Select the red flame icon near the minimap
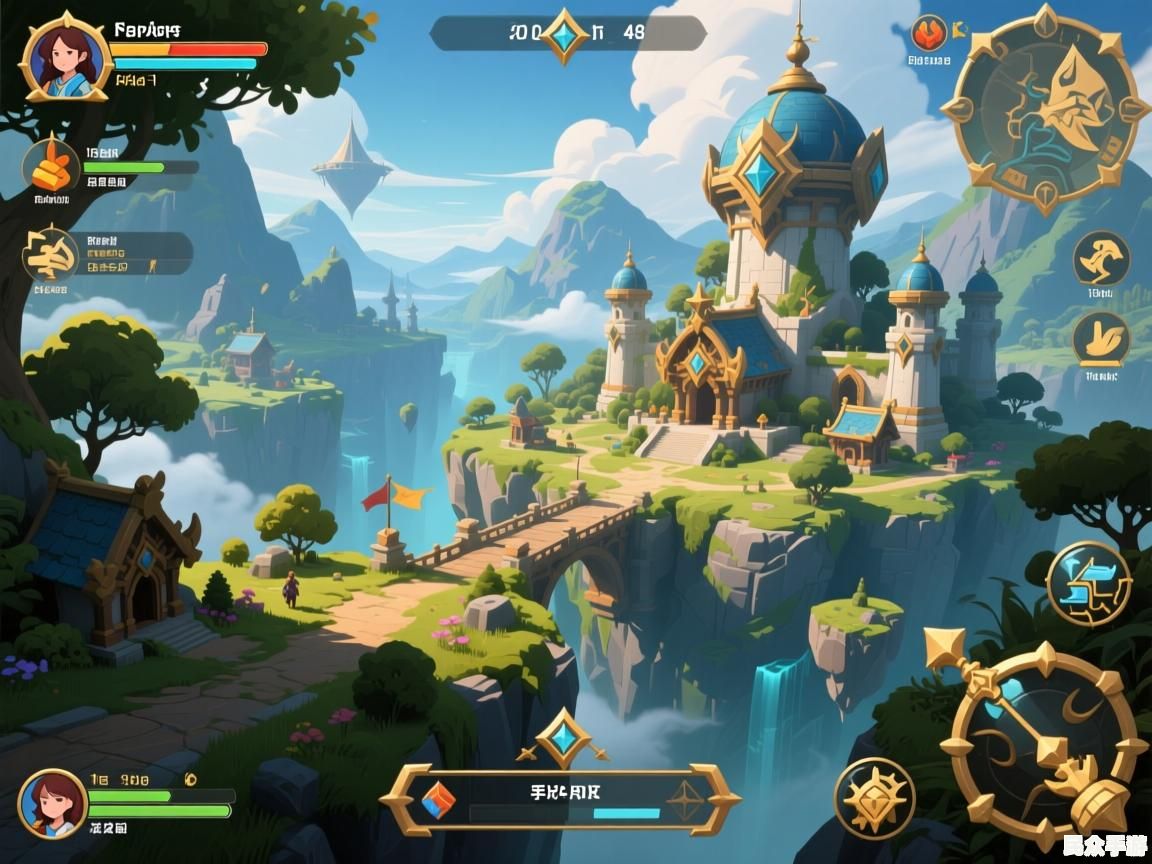Screen dimensions: 1152x864 [x=929, y=34]
